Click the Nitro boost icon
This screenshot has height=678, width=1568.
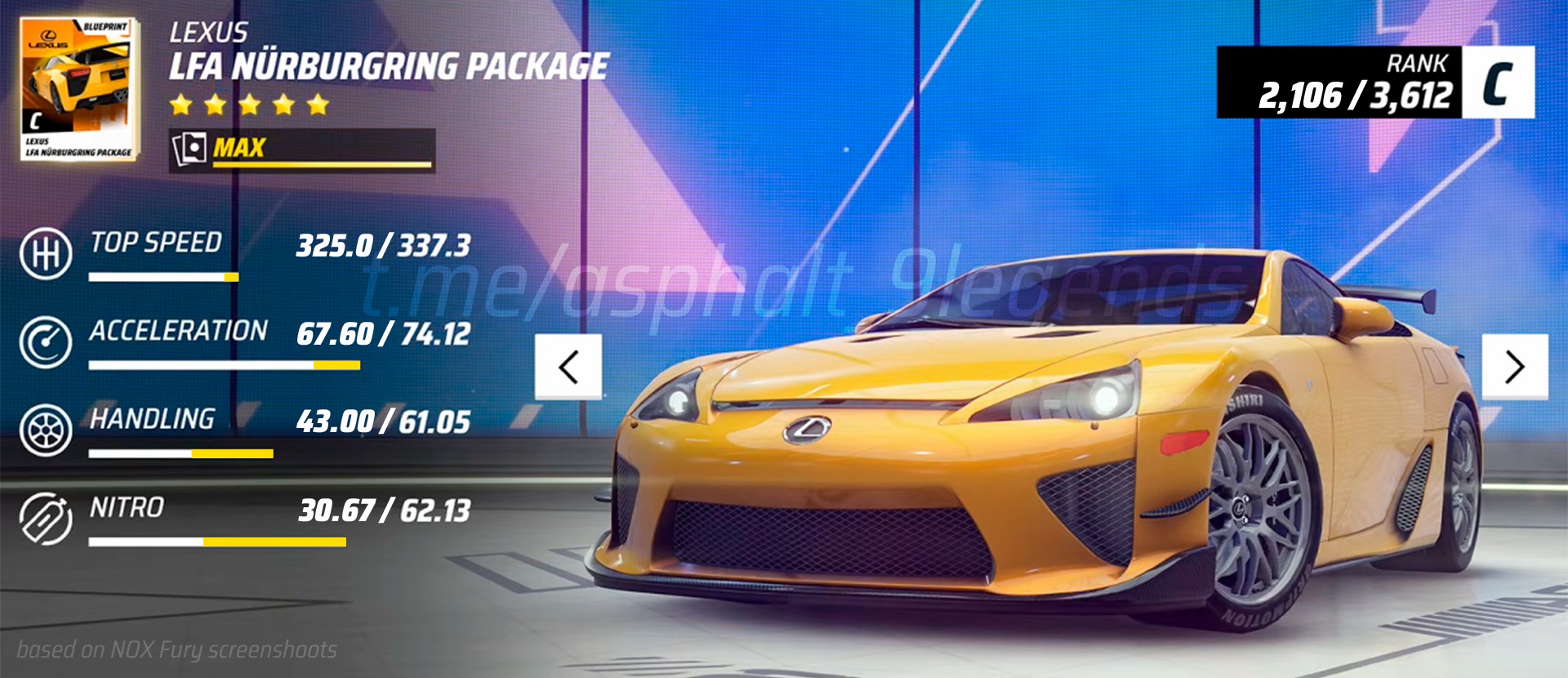[45, 514]
